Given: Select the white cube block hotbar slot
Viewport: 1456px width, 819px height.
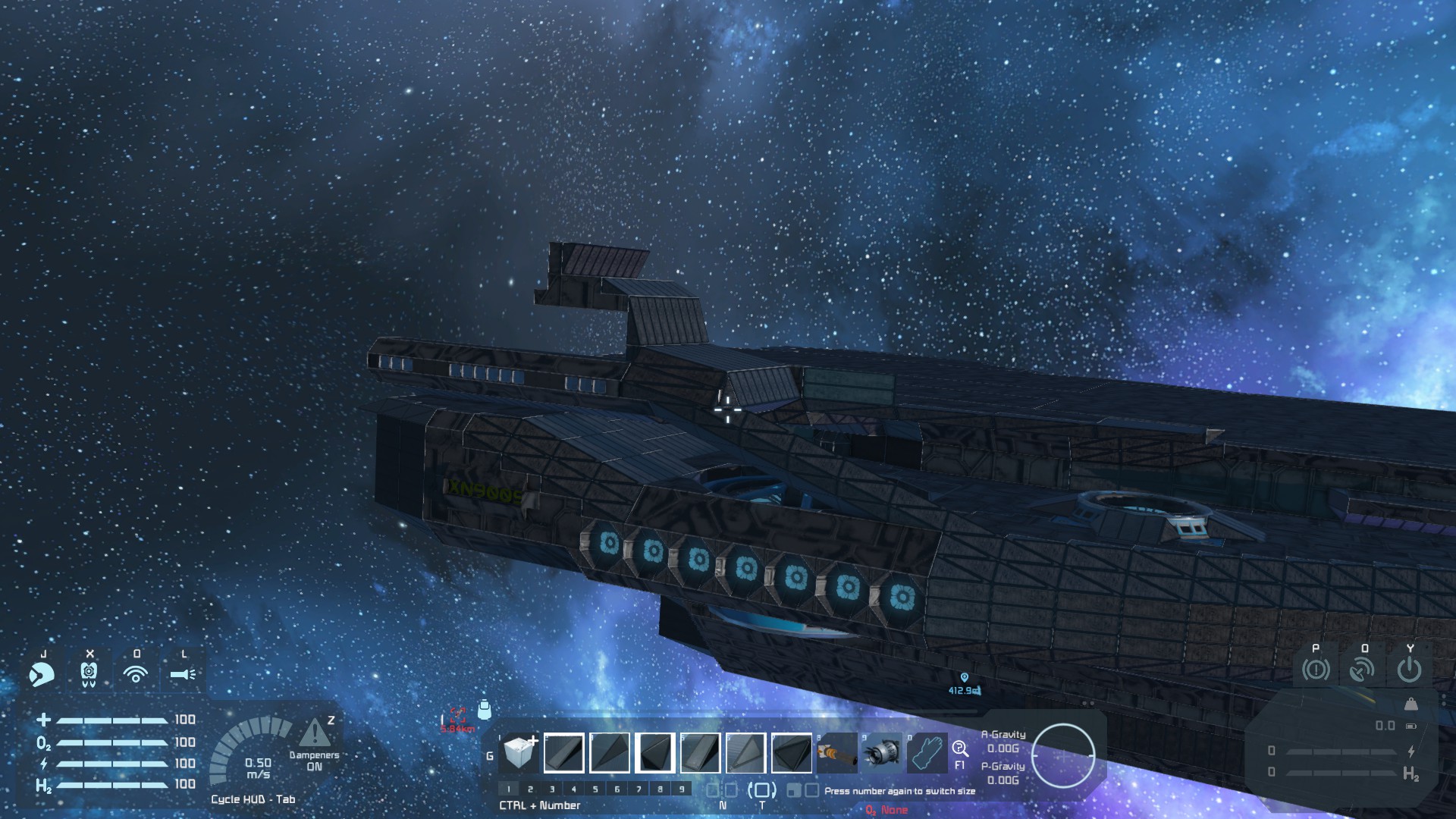Looking at the screenshot, I should 520,752.
